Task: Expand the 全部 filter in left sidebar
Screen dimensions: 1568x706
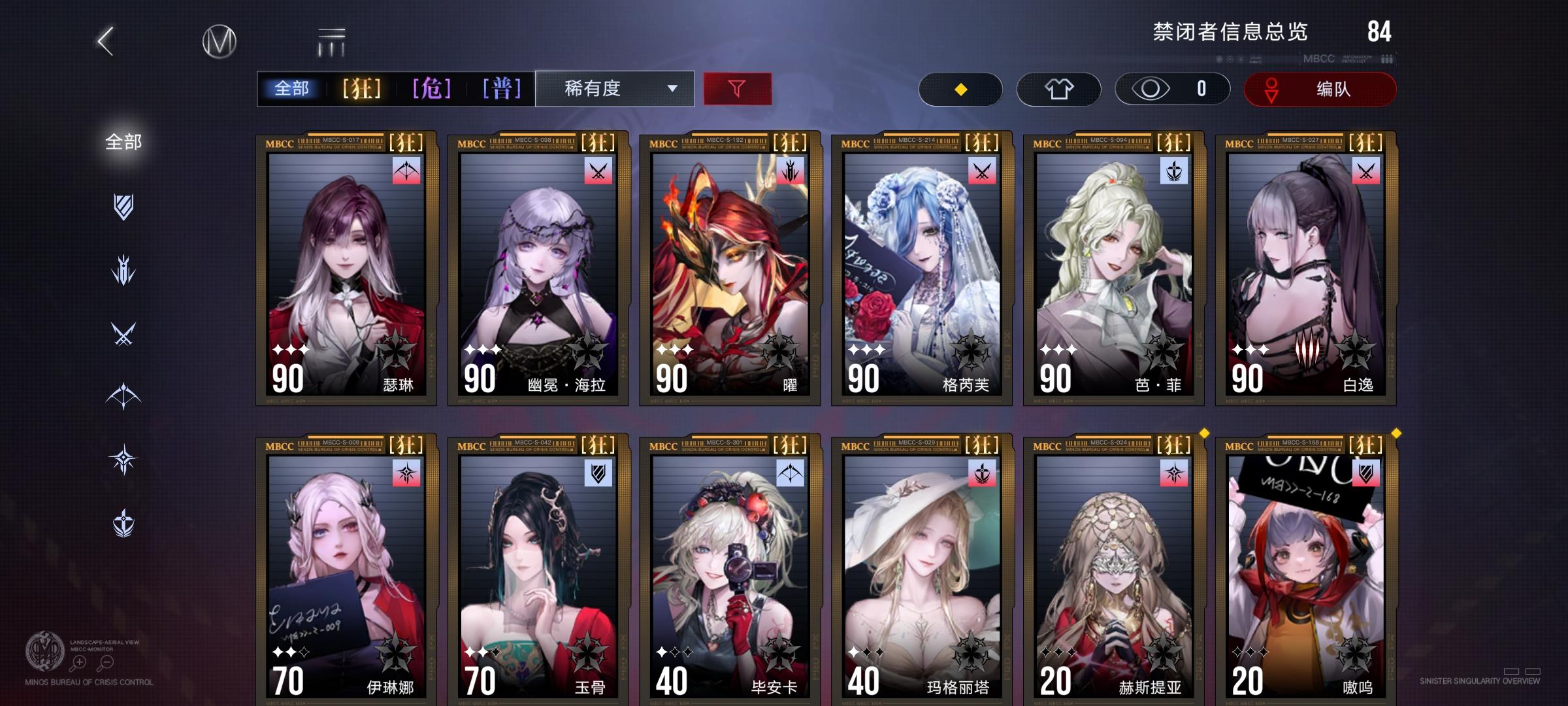Action: 123,139
